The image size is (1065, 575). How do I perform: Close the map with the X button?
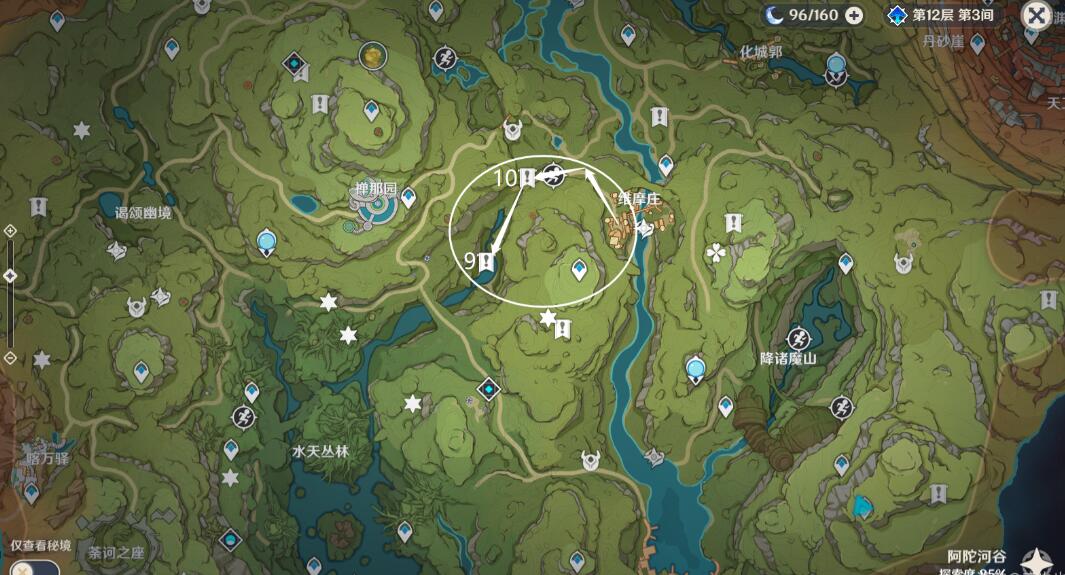[x=1036, y=16]
